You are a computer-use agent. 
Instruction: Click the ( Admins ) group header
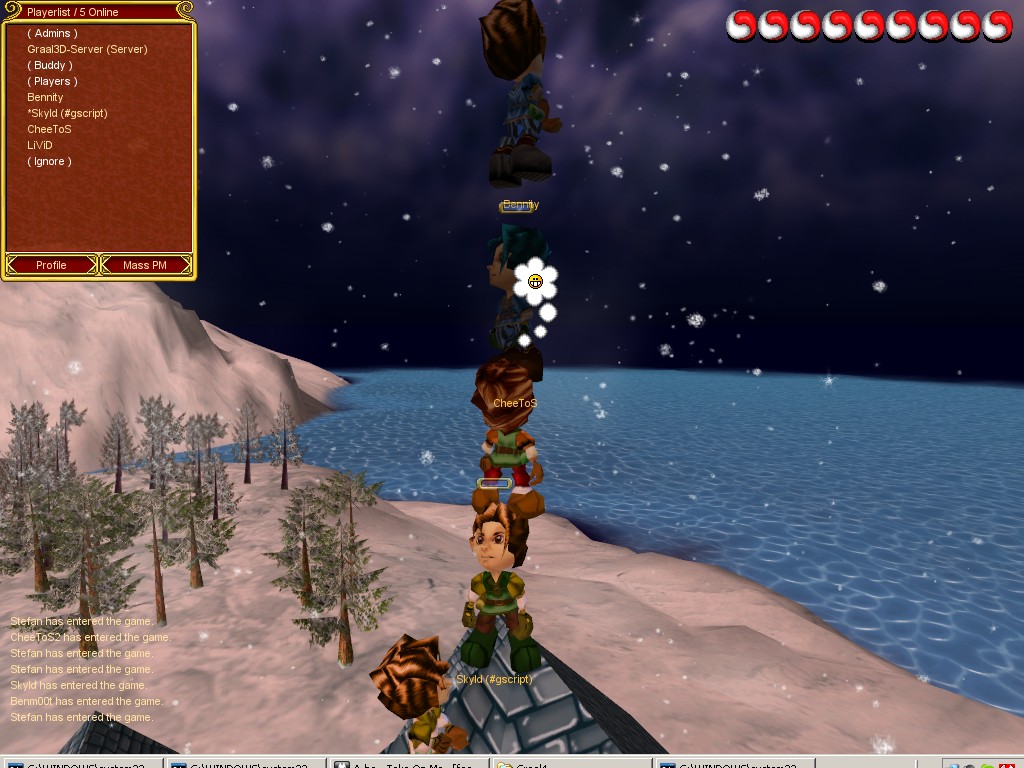click(x=52, y=33)
